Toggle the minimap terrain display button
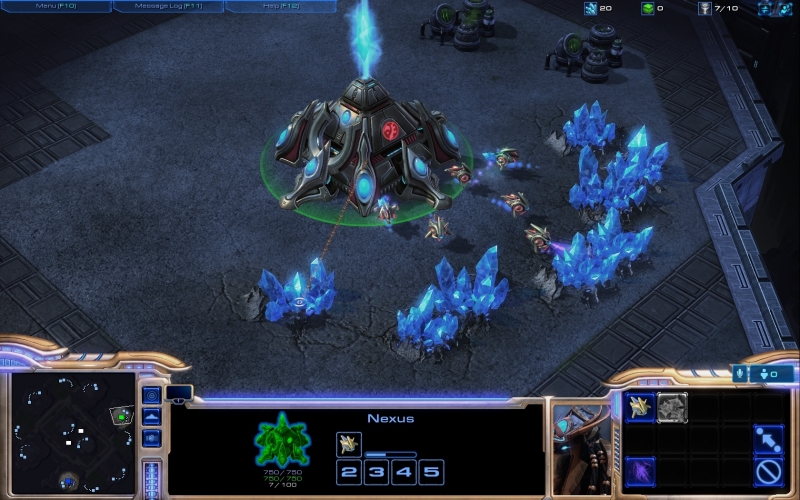 [151, 417]
